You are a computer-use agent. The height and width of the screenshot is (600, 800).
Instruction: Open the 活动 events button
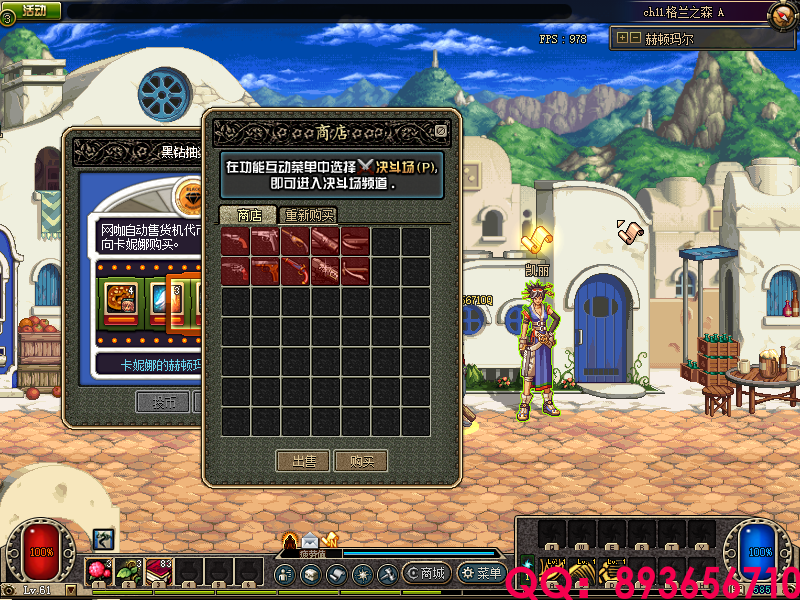33,10
